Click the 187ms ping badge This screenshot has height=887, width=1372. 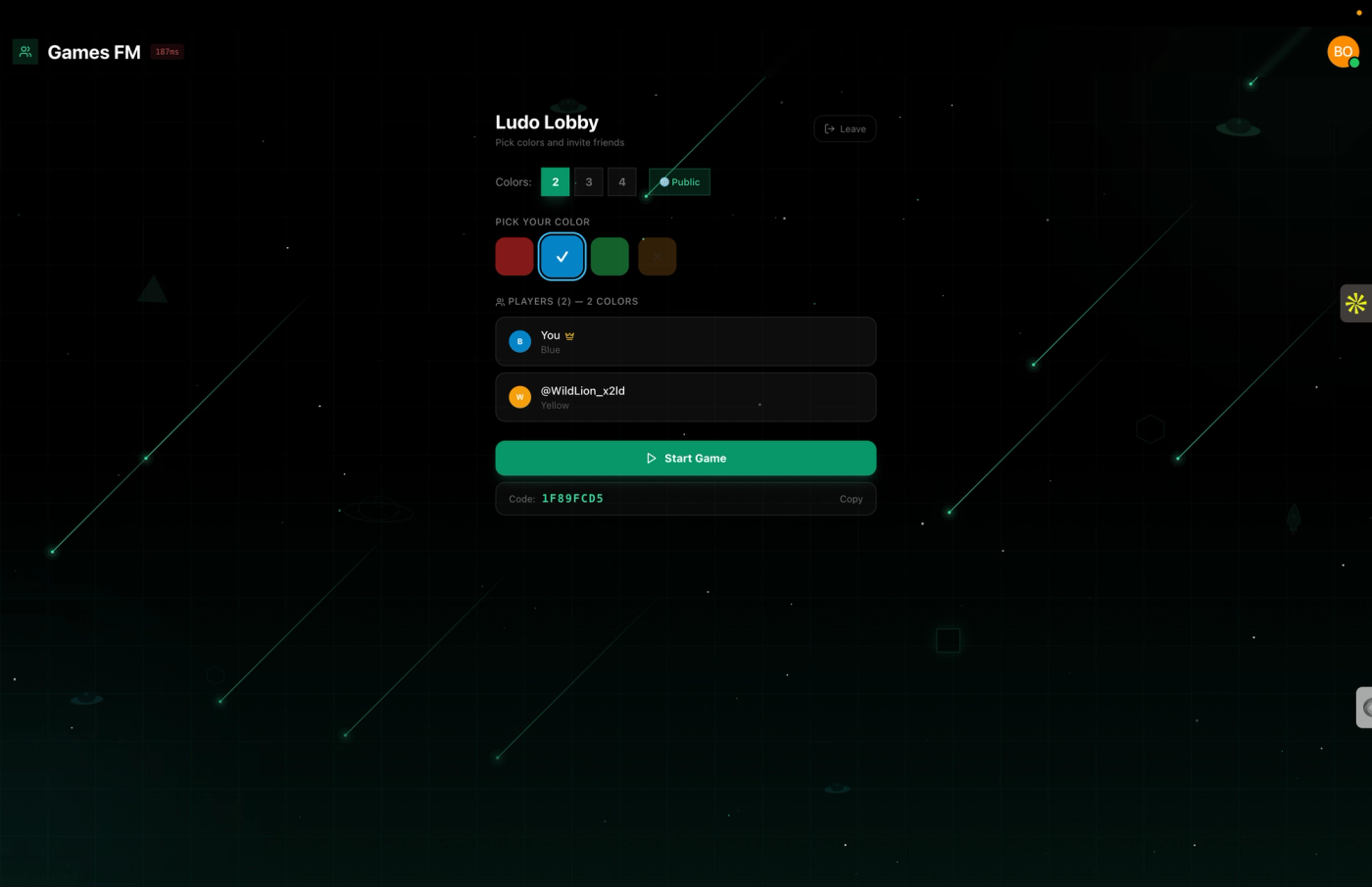click(167, 51)
